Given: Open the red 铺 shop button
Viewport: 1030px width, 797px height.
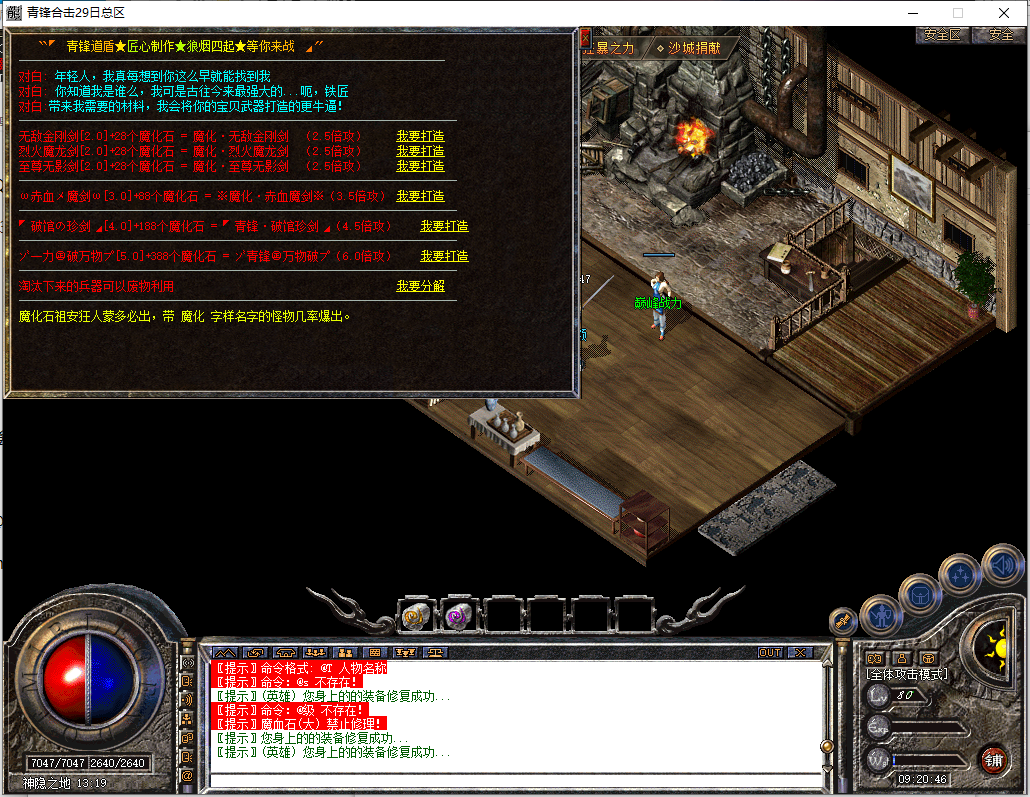Looking at the screenshot, I should pyautogui.click(x=993, y=759).
